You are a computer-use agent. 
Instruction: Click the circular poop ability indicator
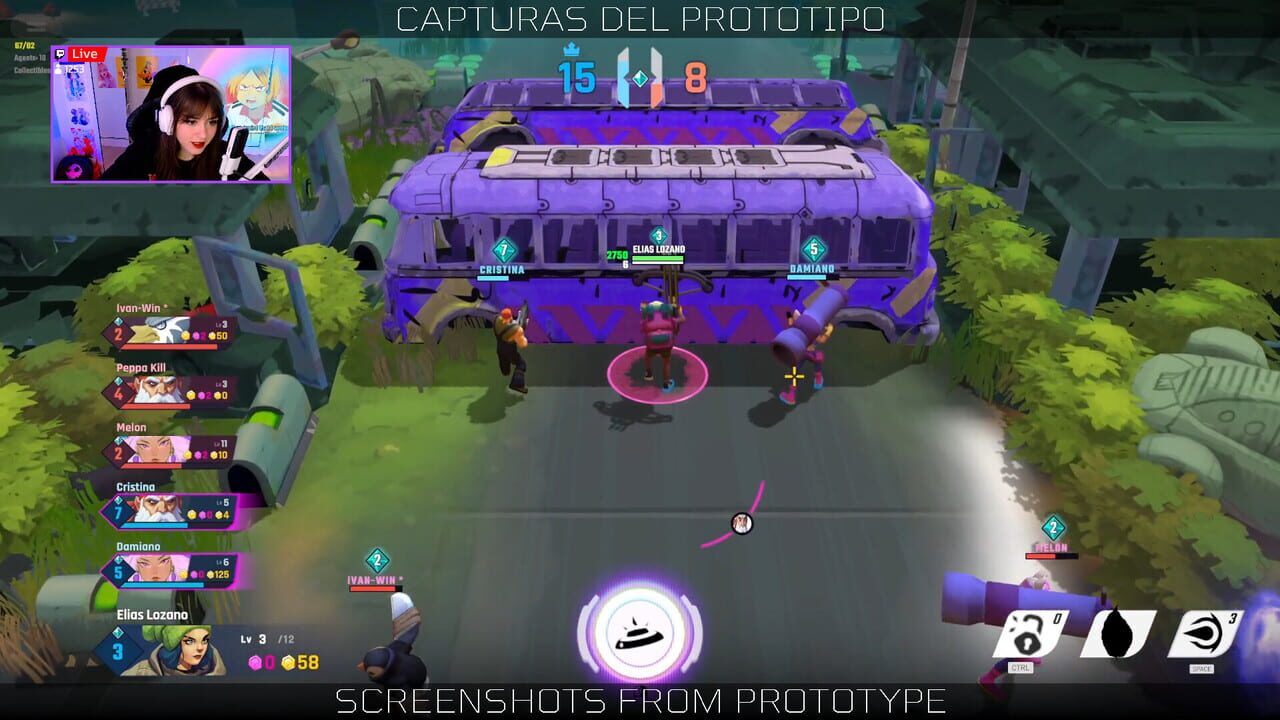(640, 638)
